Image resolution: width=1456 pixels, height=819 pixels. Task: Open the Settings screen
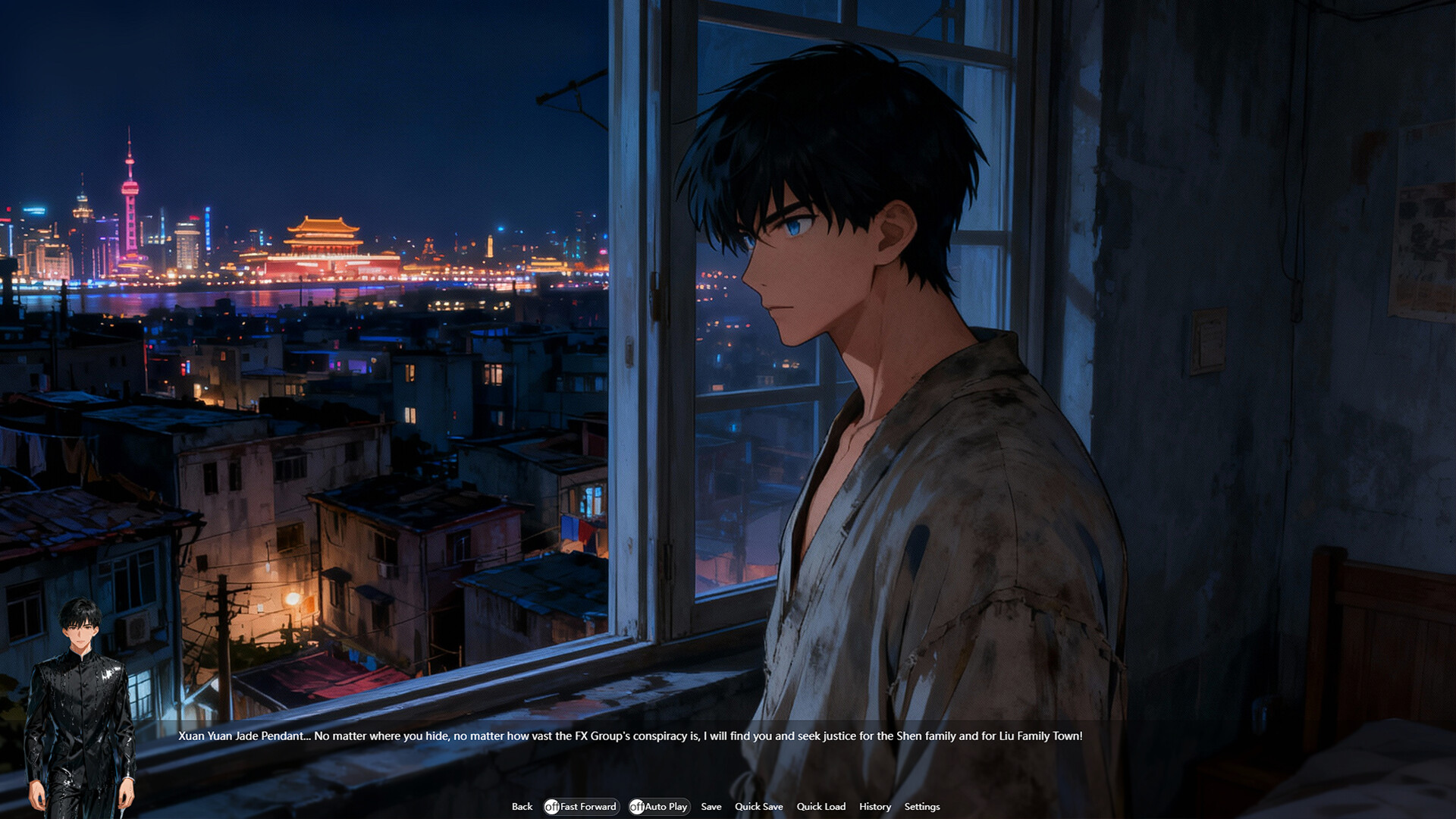click(x=921, y=807)
